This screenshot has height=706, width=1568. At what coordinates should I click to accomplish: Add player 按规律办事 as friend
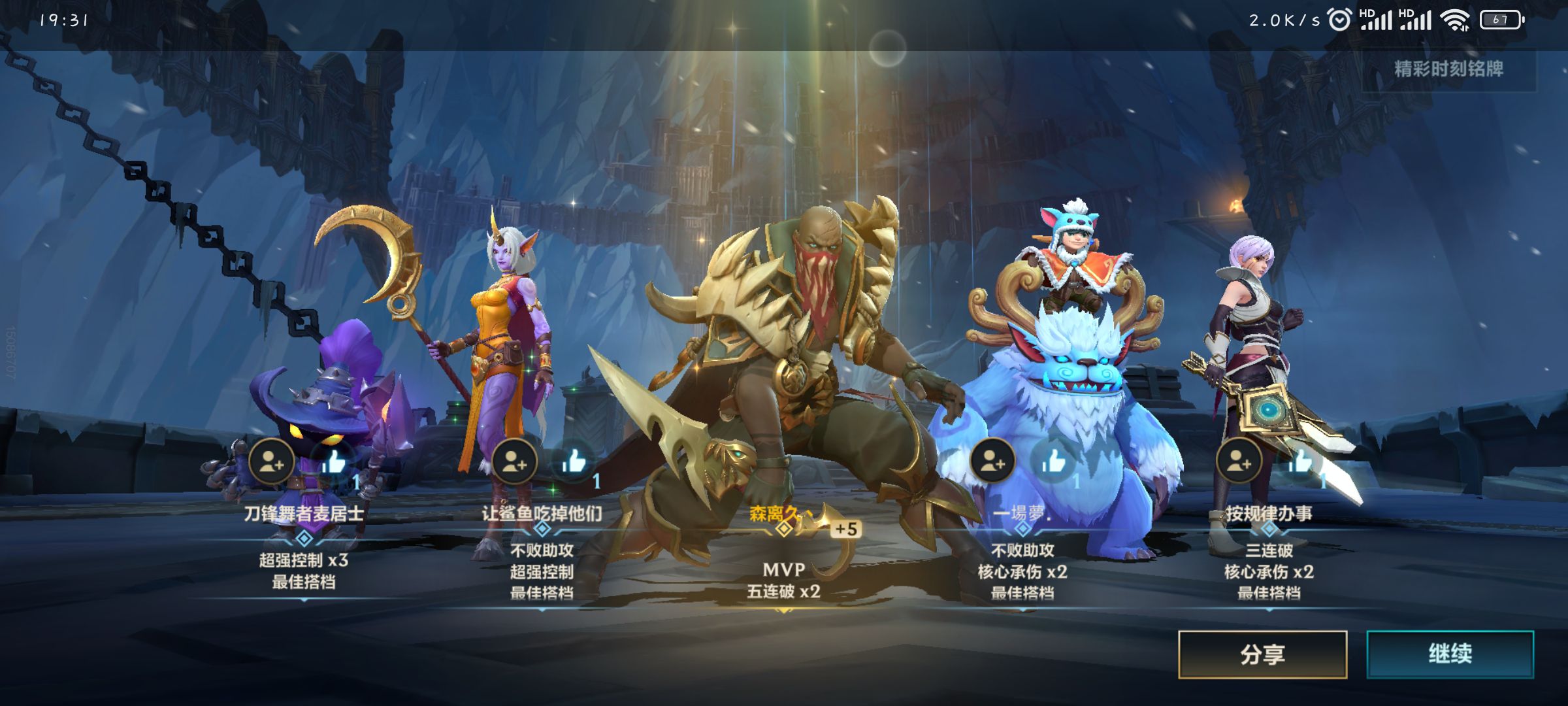[1238, 461]
